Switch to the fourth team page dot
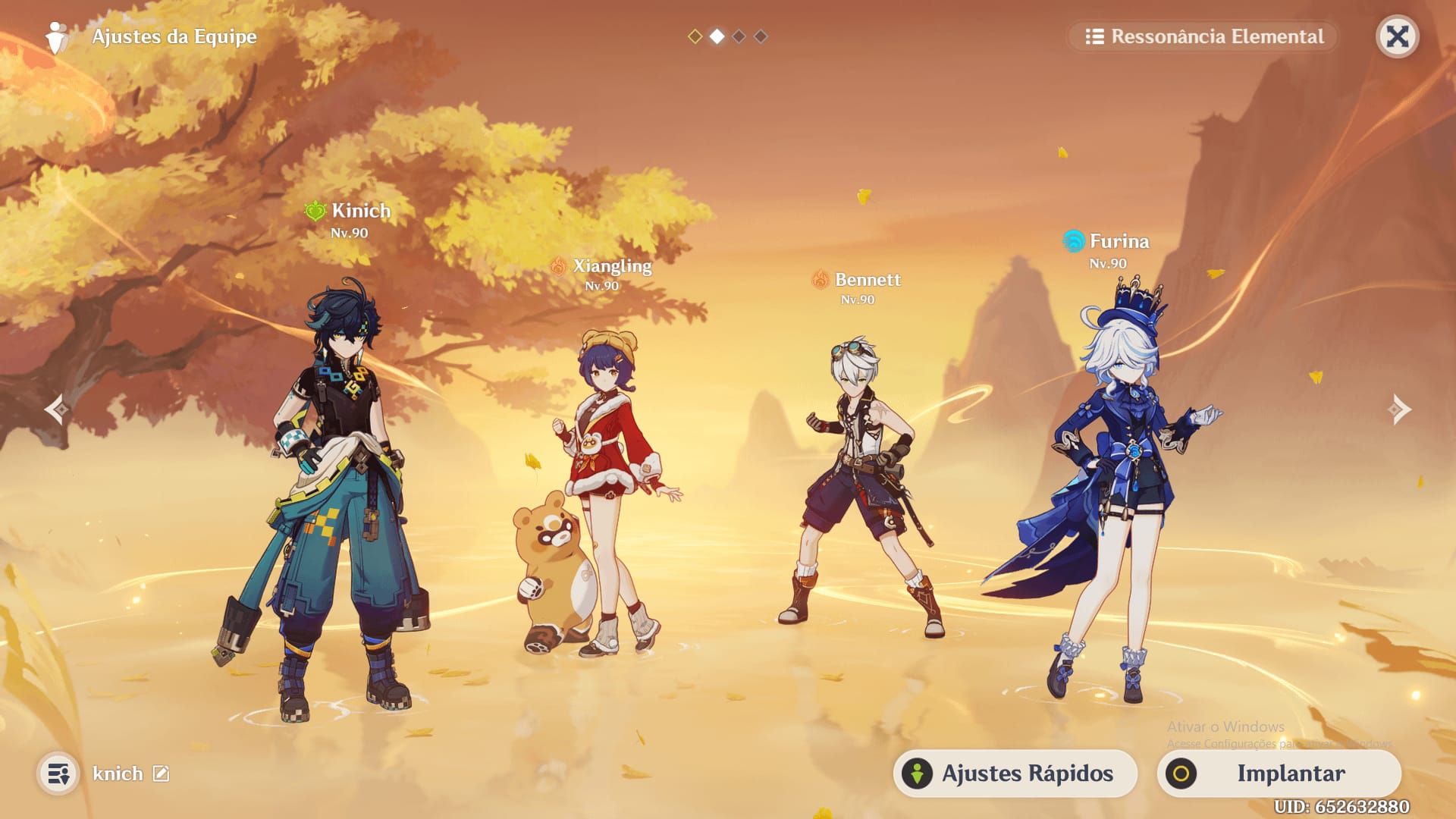The width and height of the screenshot is (1456, 819). [761, 36]
